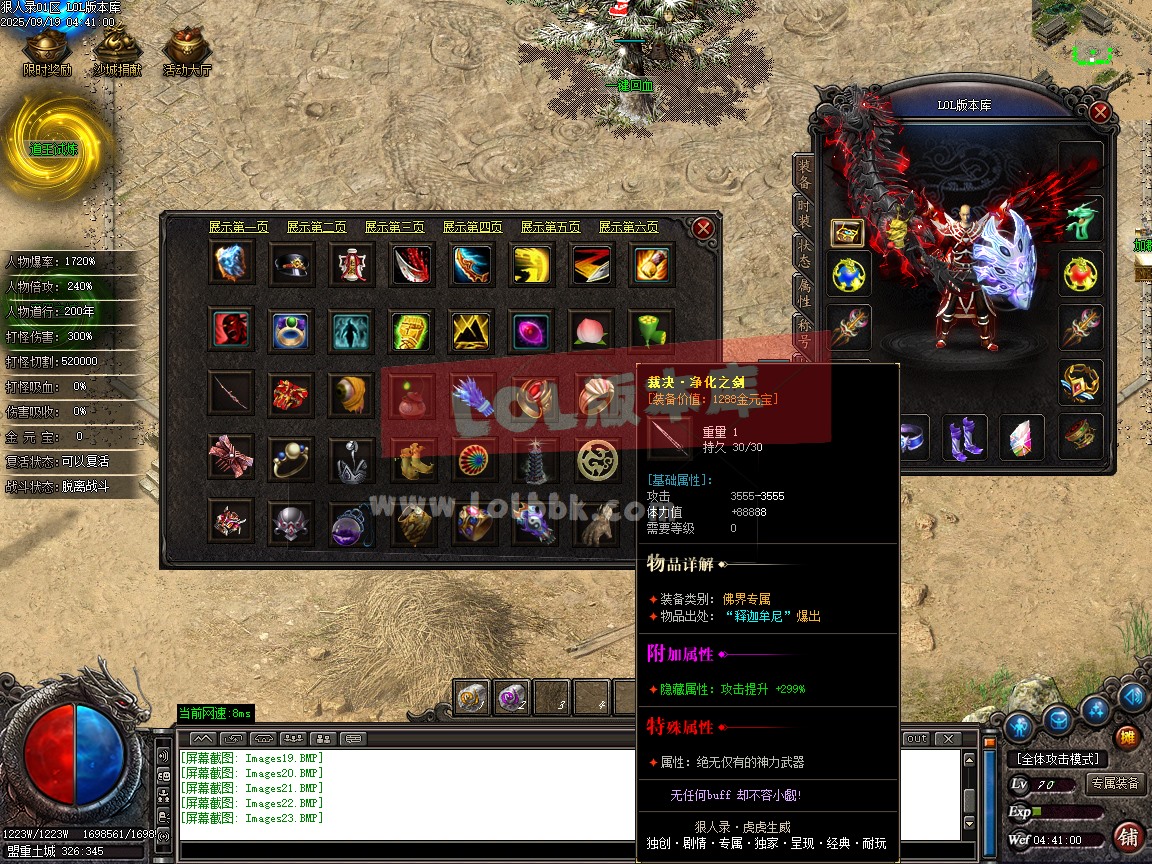Open the 限时奖励 timed reward icon
The height and width of the screenshot is (864, 1152).
[47, 52]
